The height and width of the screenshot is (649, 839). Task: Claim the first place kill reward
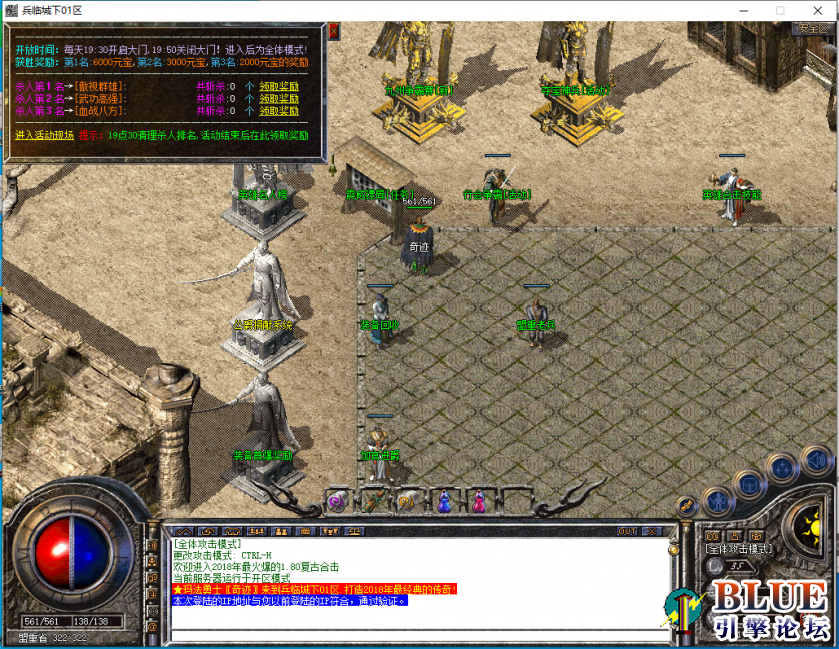click(x=279, y=86)
